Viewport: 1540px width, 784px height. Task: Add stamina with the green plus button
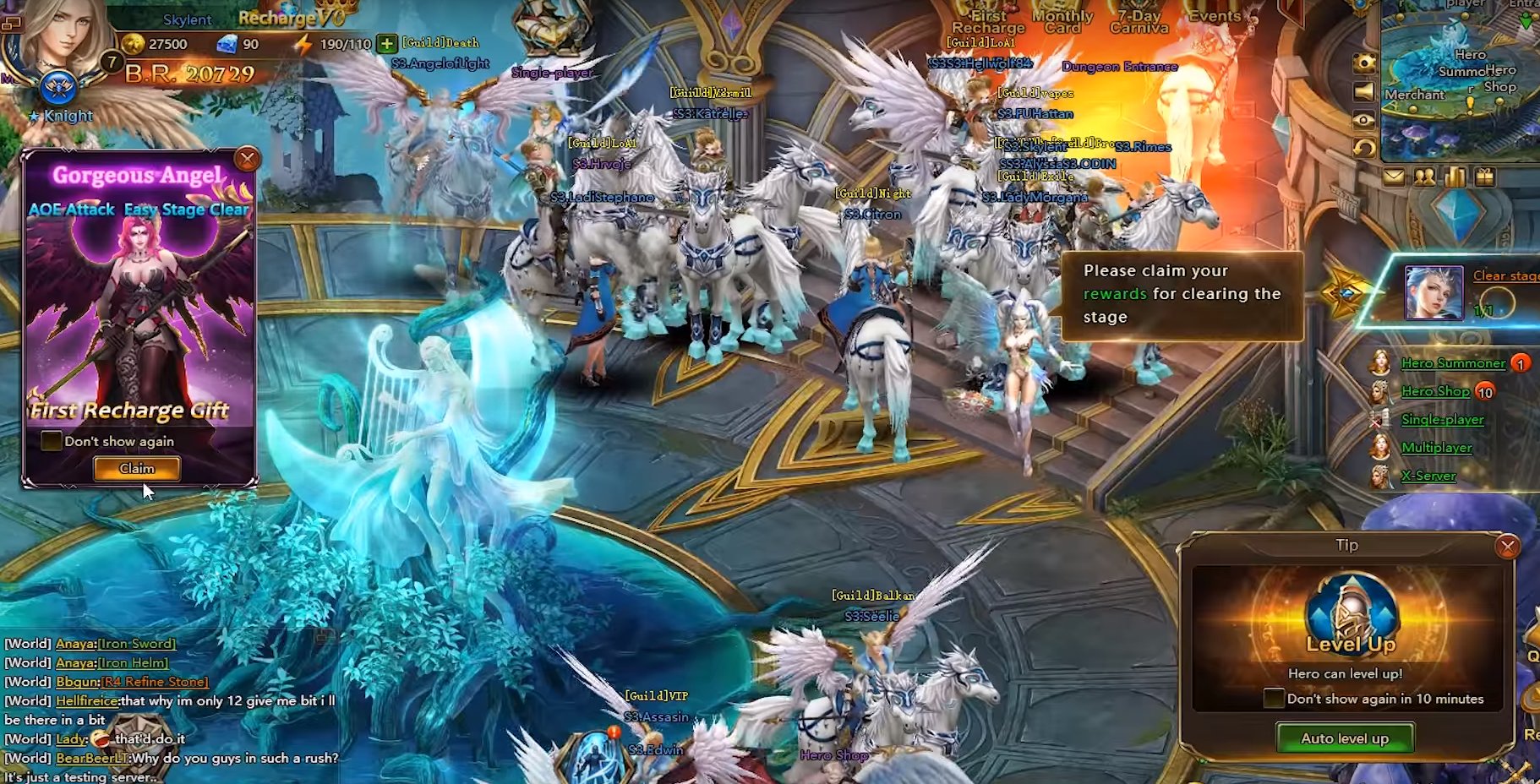click(x=386, y=44)
